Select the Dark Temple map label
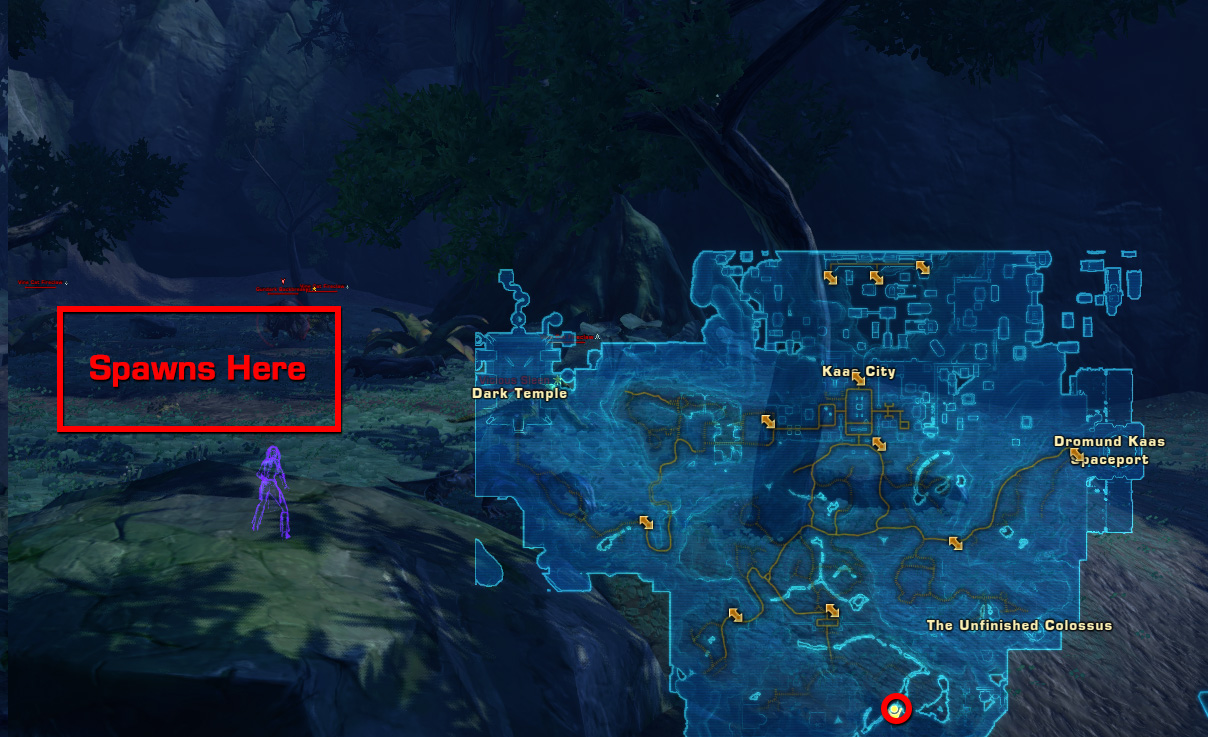This screenshot has height=737, width=1208. 519,393
